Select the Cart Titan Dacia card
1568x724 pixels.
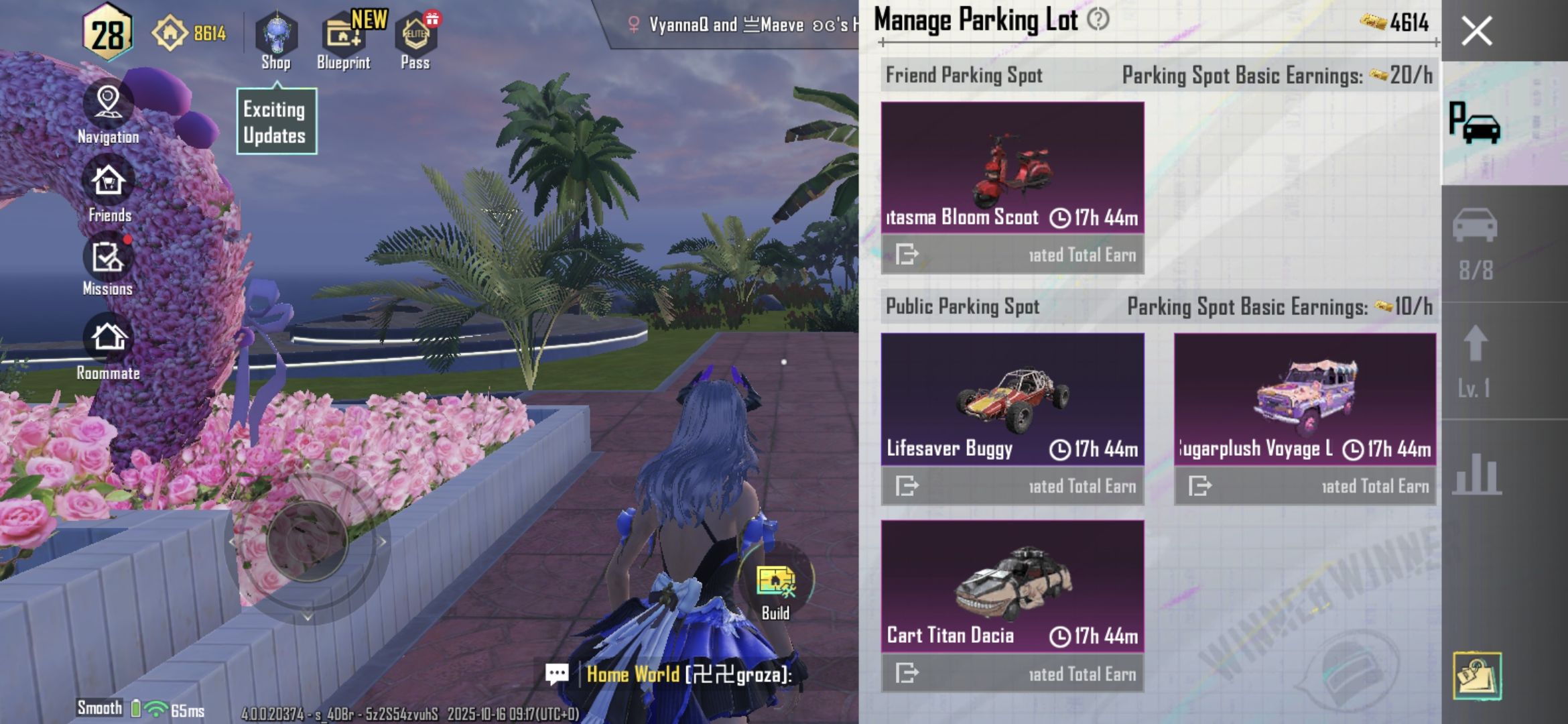pyautogui.click(x=1012, y=587)
